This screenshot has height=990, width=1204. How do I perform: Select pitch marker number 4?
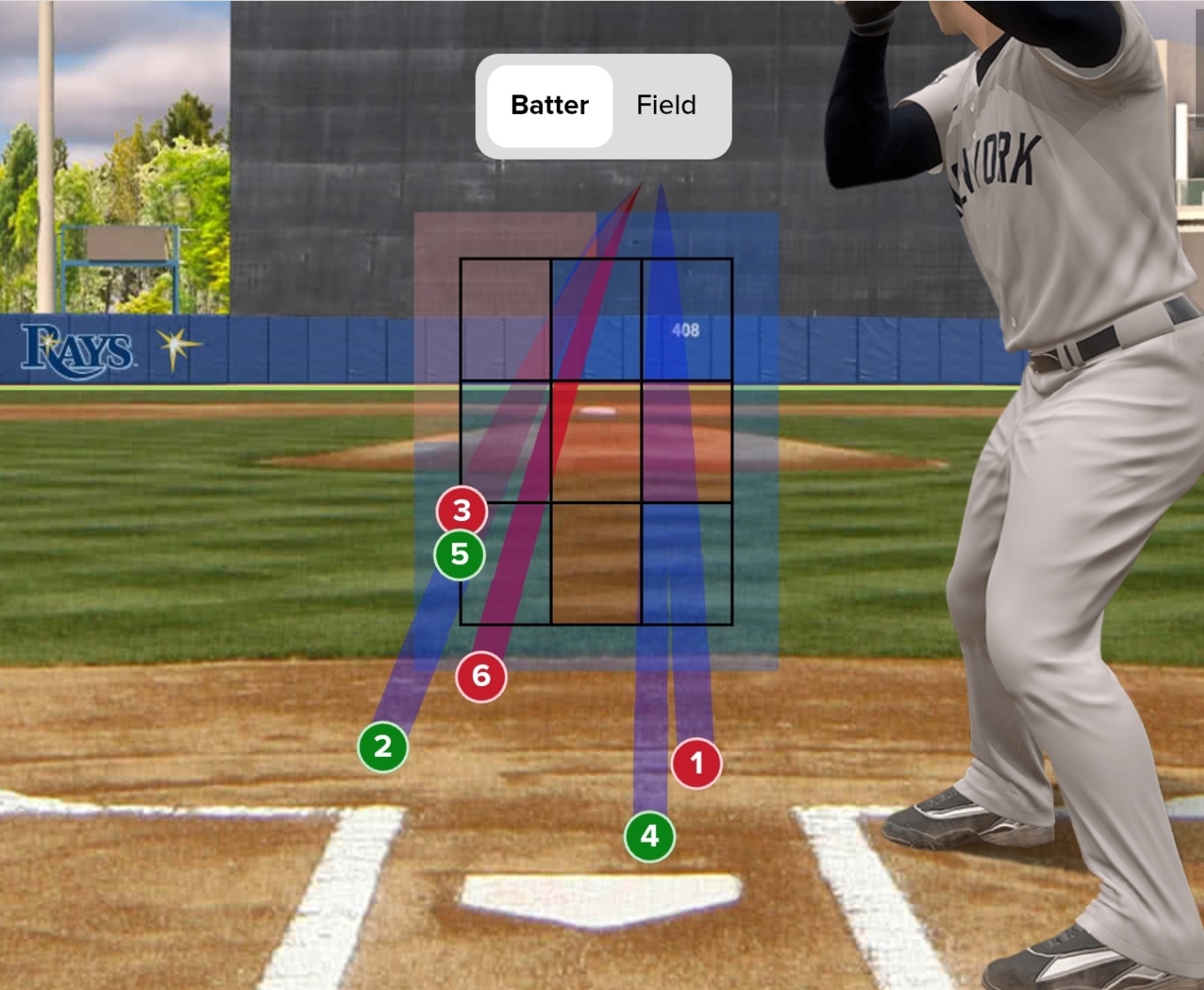coord(650,836)
